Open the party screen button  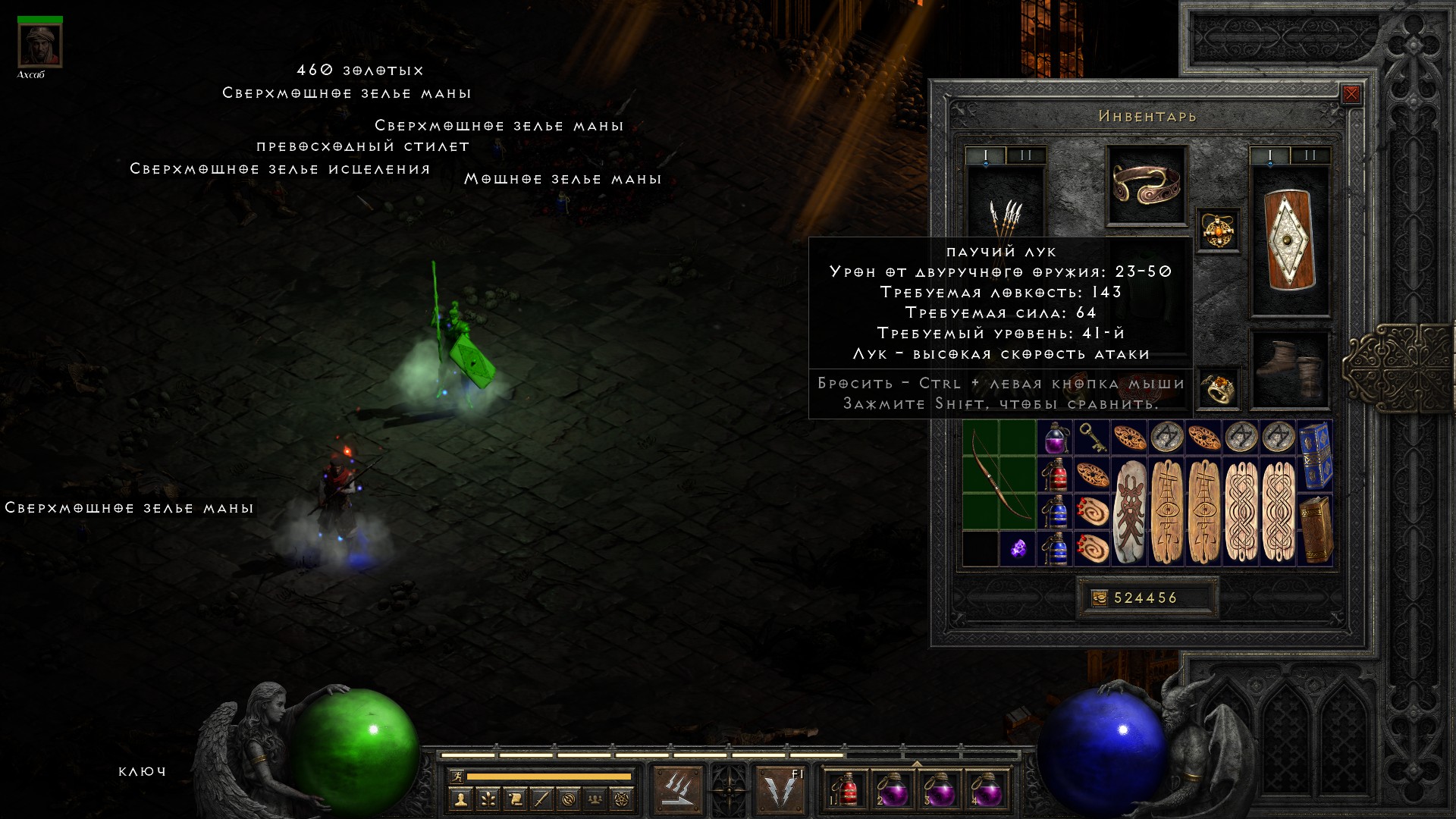point(595,799)
